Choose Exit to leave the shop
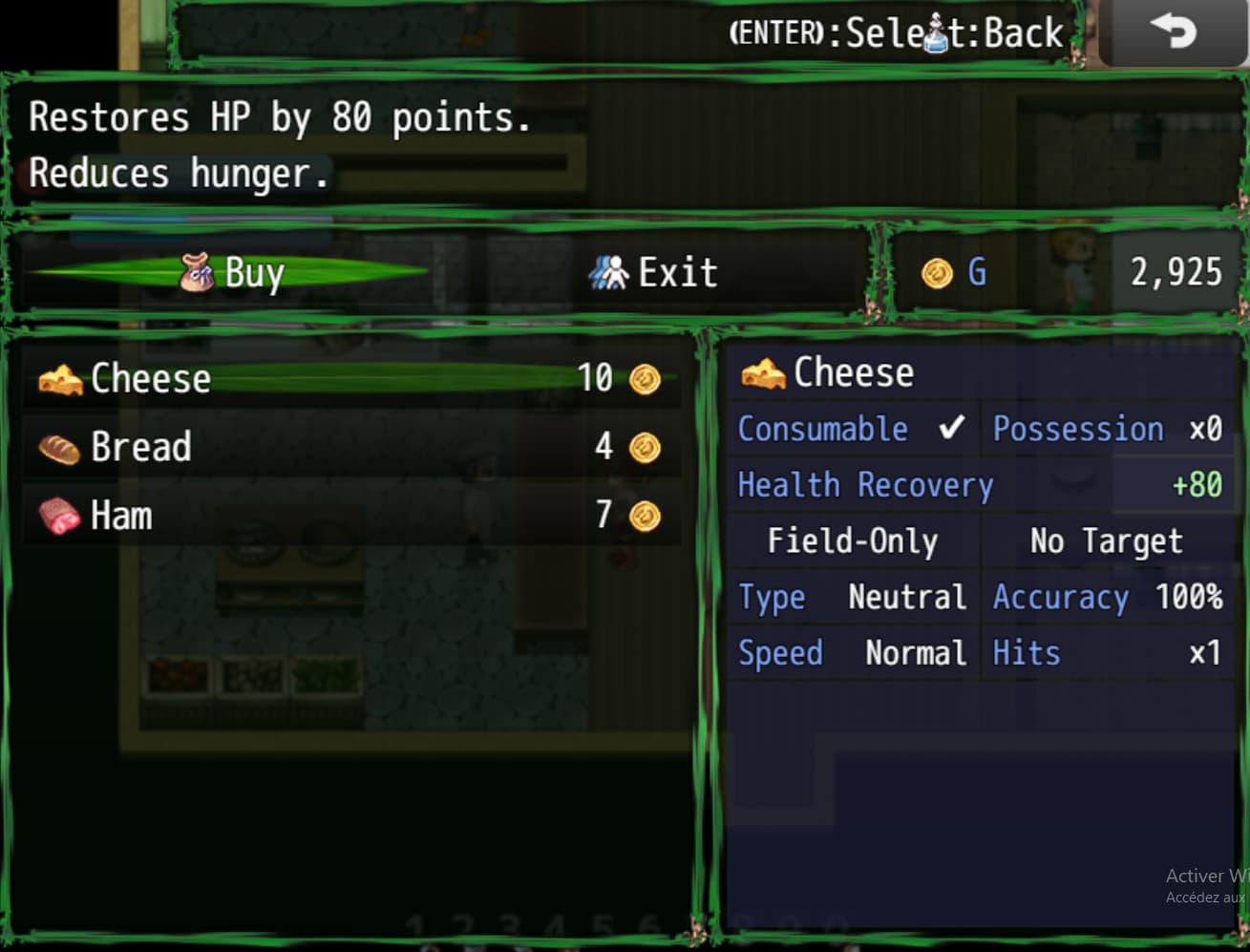This screenshot has width=1250, height=952. (x=653, y=273)
